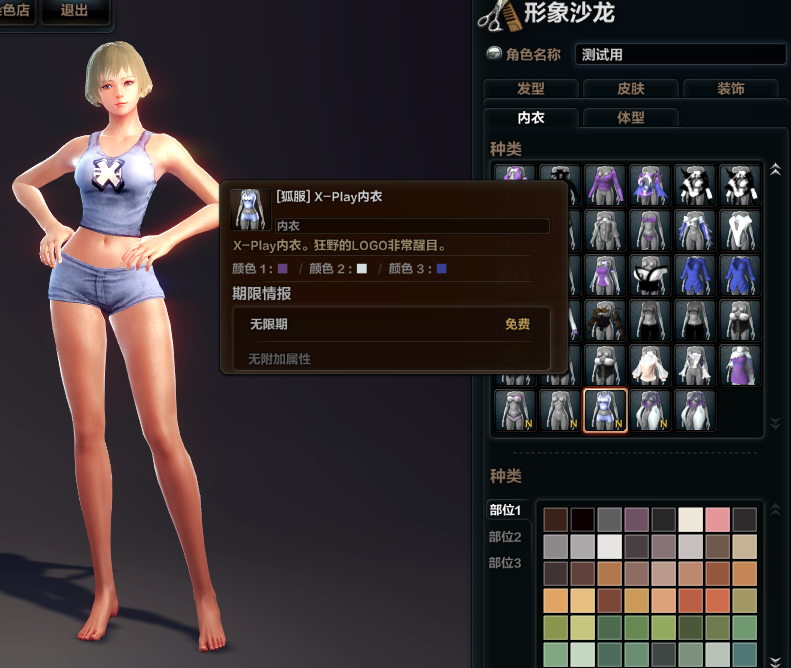Choose the 部位1 color part tab
This screenshot has width=791, height=668.
tap(506, 510)
